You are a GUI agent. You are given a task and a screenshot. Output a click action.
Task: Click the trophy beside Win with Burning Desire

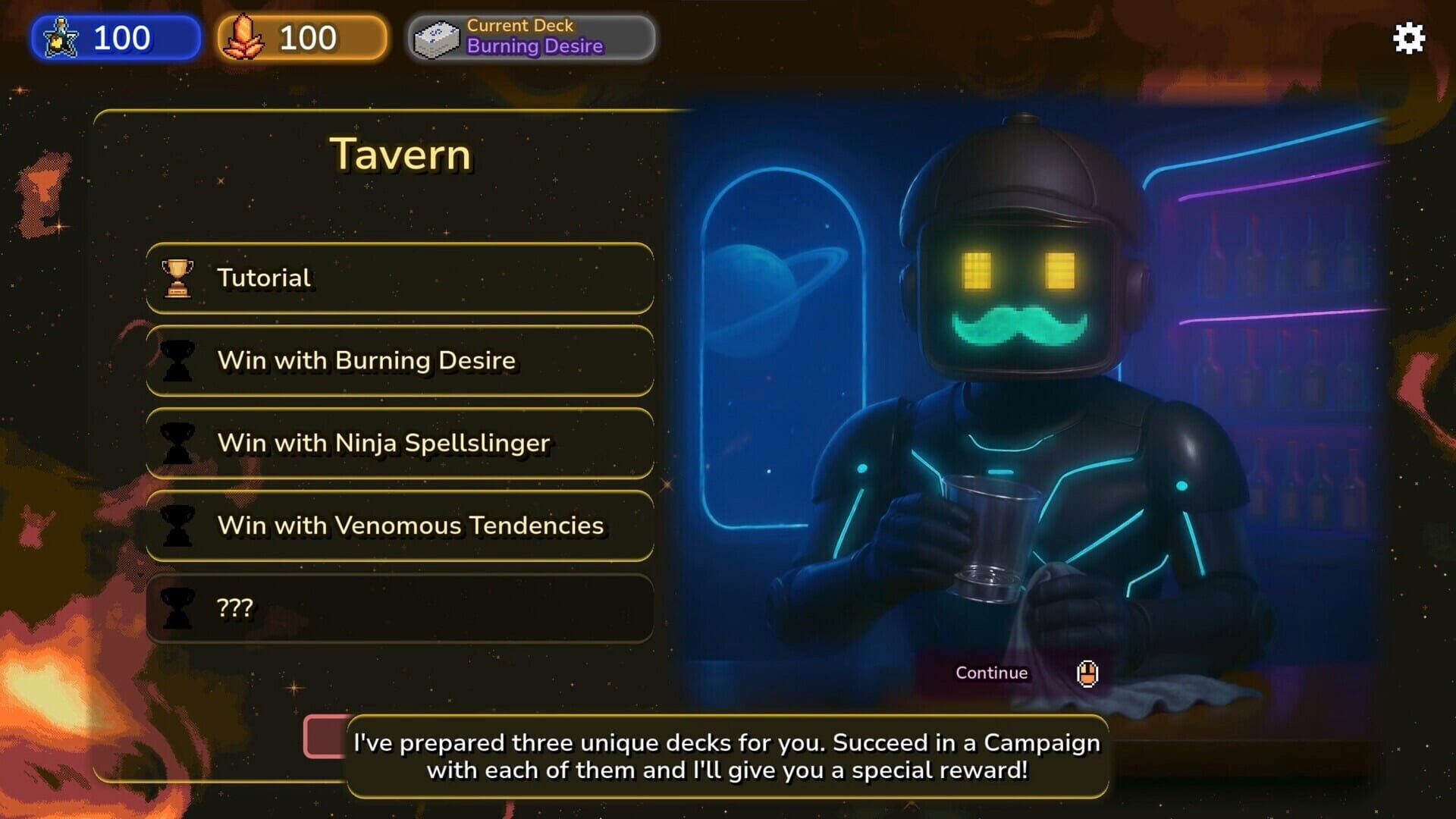pyautogui.click(x=176, y=360)
